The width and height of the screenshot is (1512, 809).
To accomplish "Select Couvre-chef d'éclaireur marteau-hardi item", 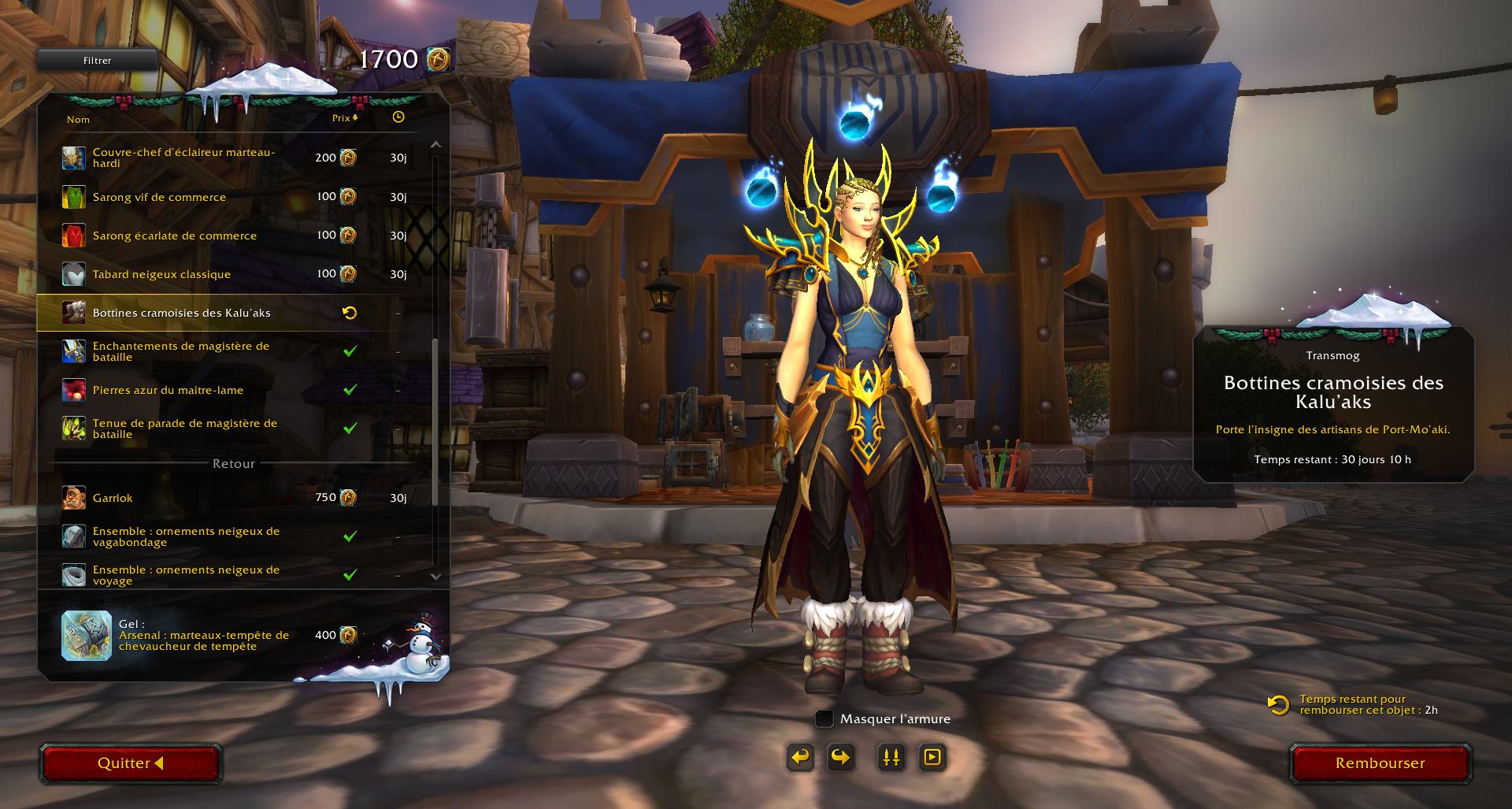I will click(x=183, y=158).
